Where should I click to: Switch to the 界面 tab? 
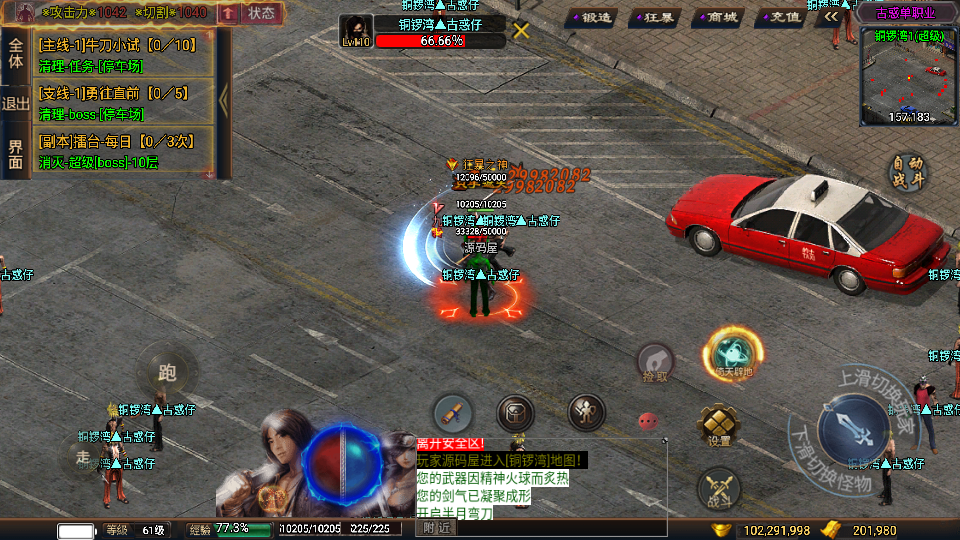pos(15,153)
